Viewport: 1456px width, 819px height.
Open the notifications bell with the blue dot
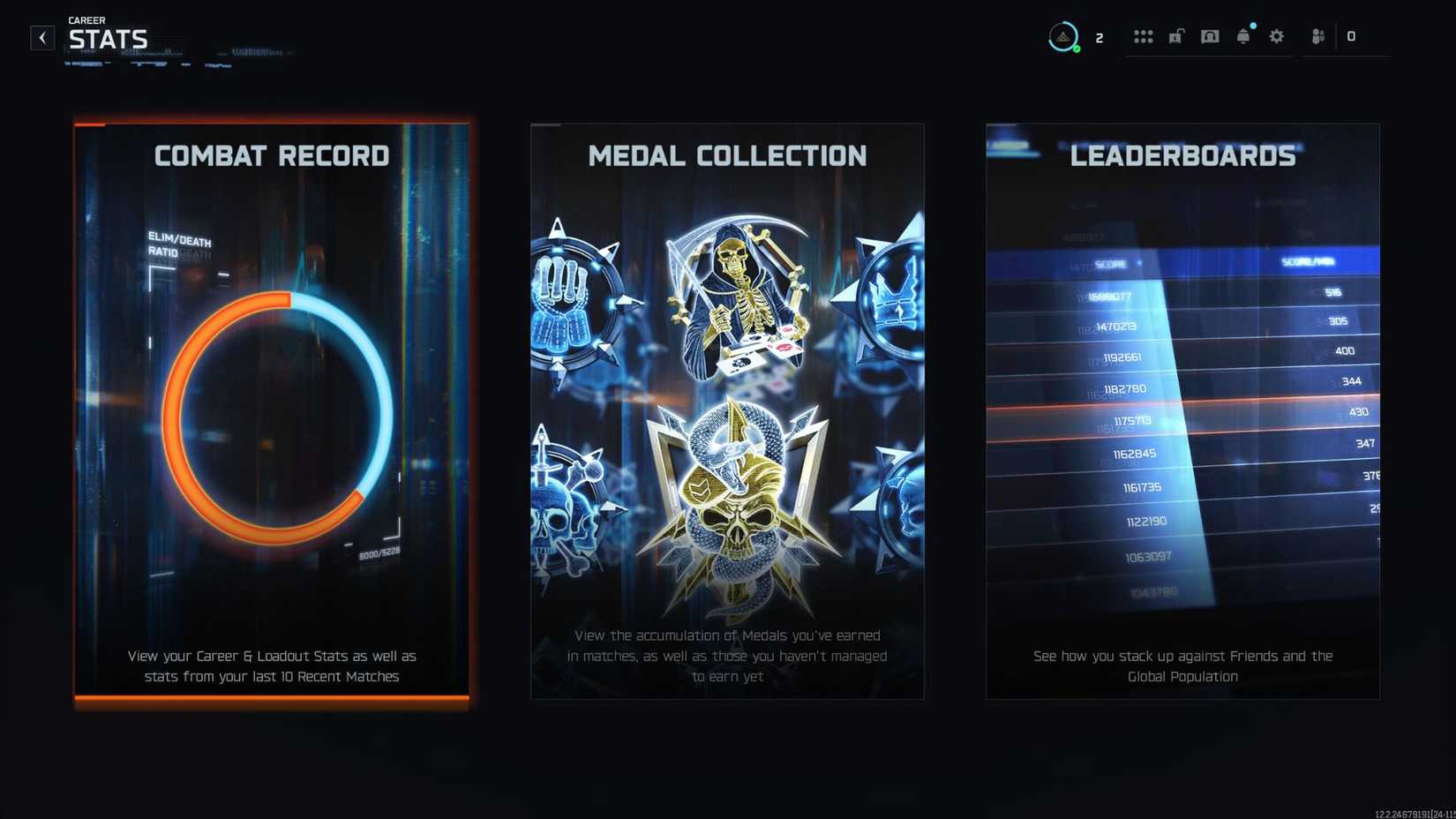[1243, 36]
